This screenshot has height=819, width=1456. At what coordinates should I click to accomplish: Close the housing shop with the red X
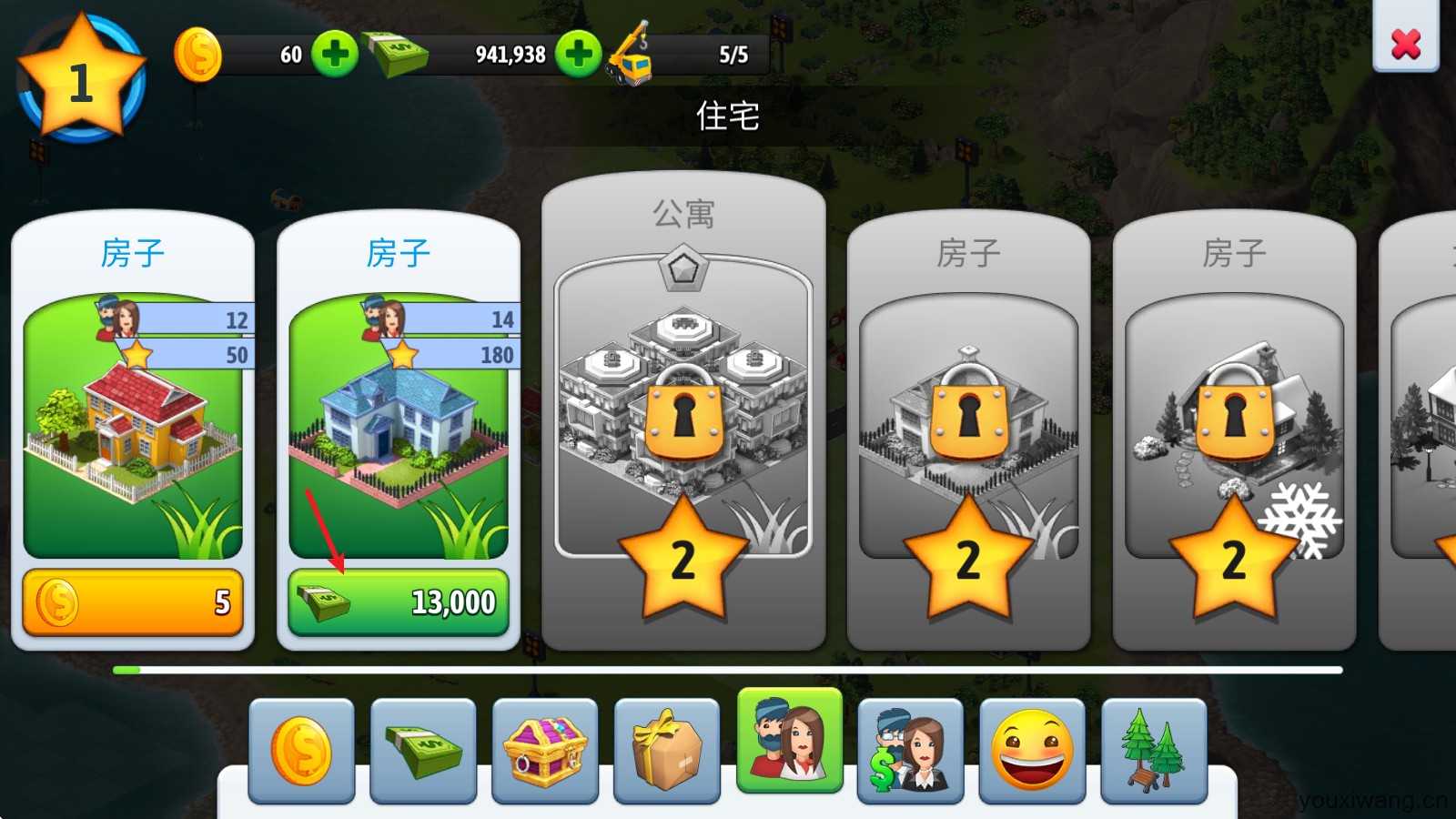(1405, 42)
